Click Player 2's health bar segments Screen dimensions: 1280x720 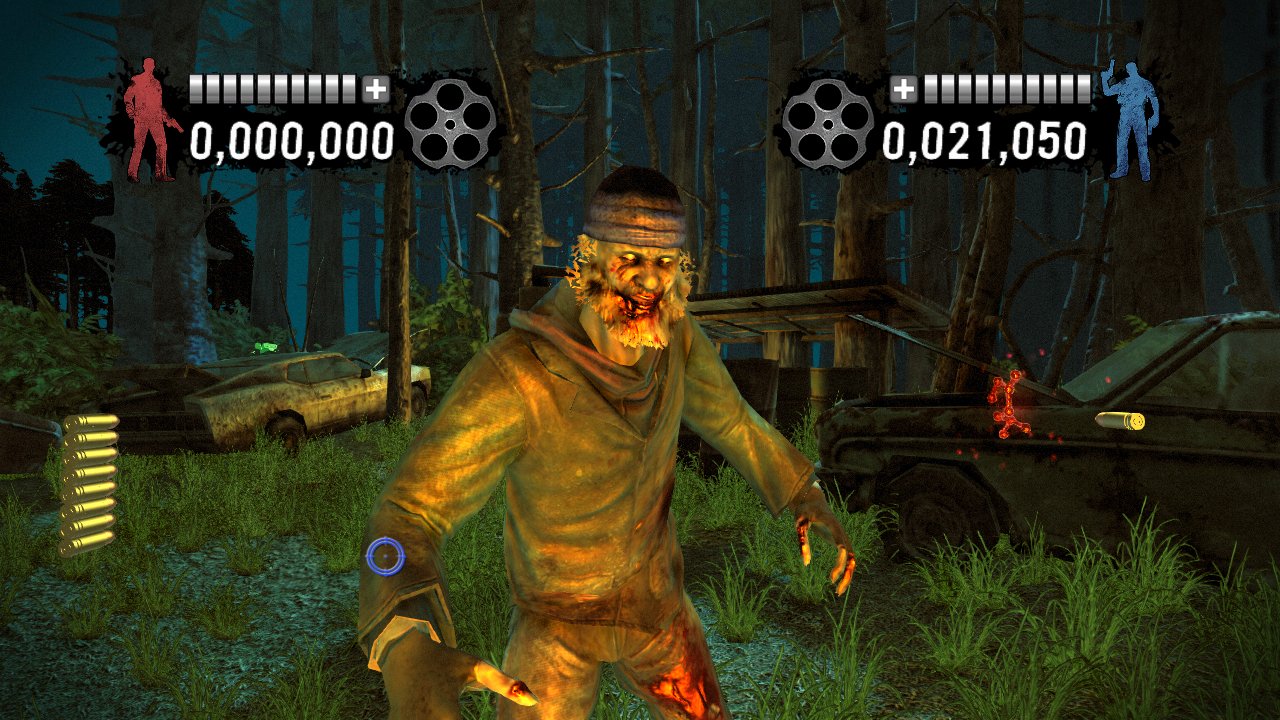tap(1005, 88)
